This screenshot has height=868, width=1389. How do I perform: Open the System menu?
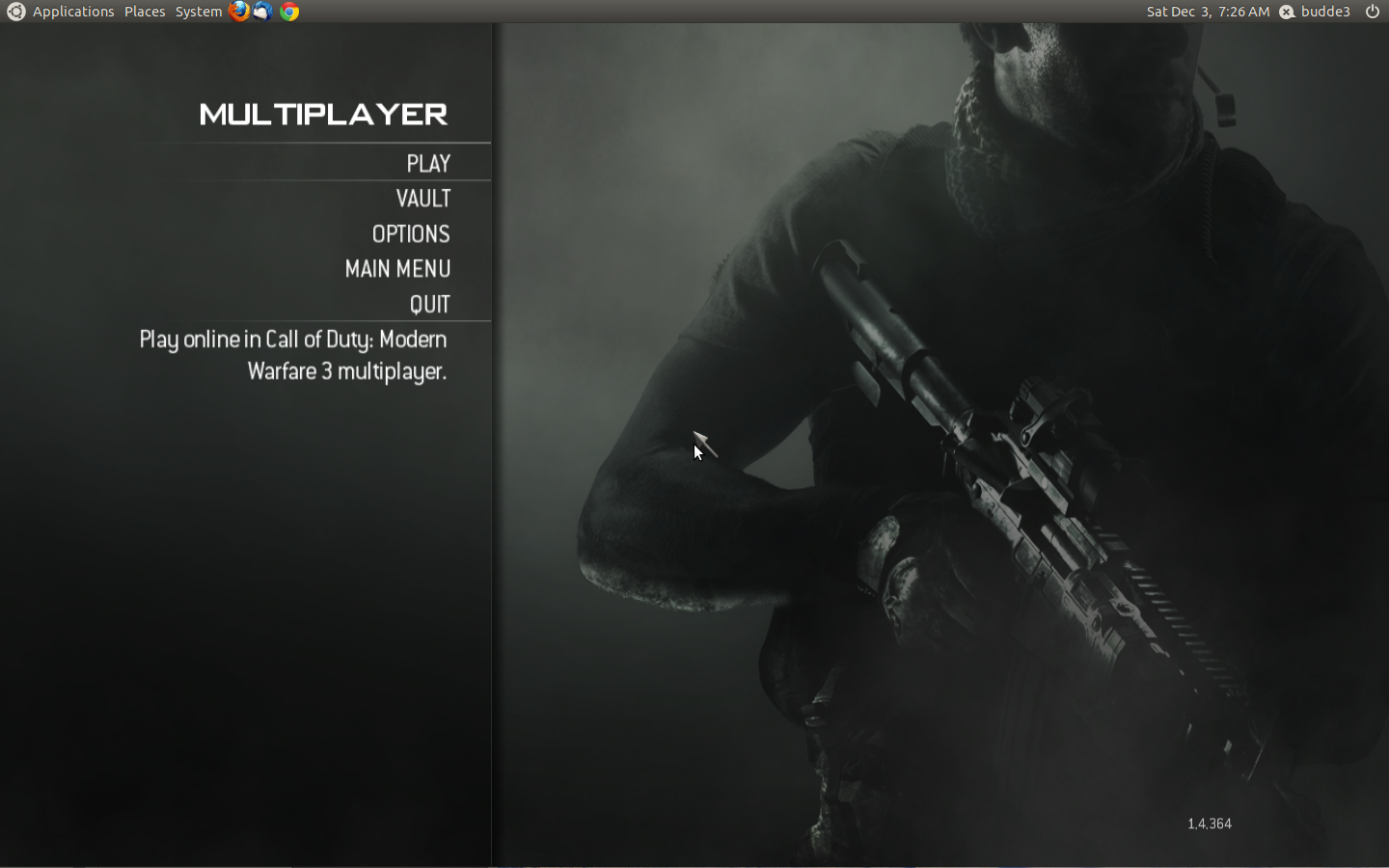click(197, 11)
